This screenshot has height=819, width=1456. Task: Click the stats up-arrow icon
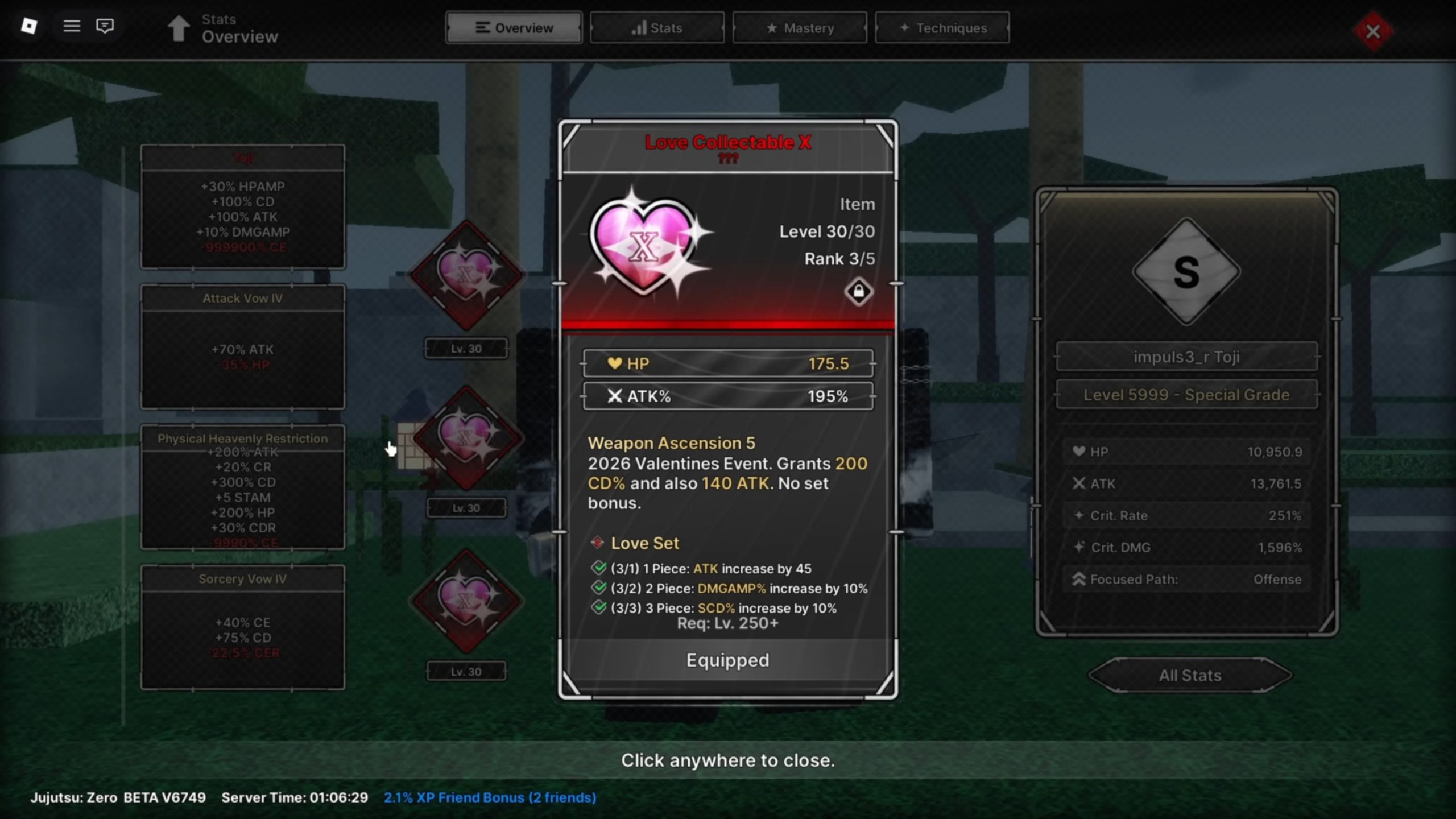(179, 28)
